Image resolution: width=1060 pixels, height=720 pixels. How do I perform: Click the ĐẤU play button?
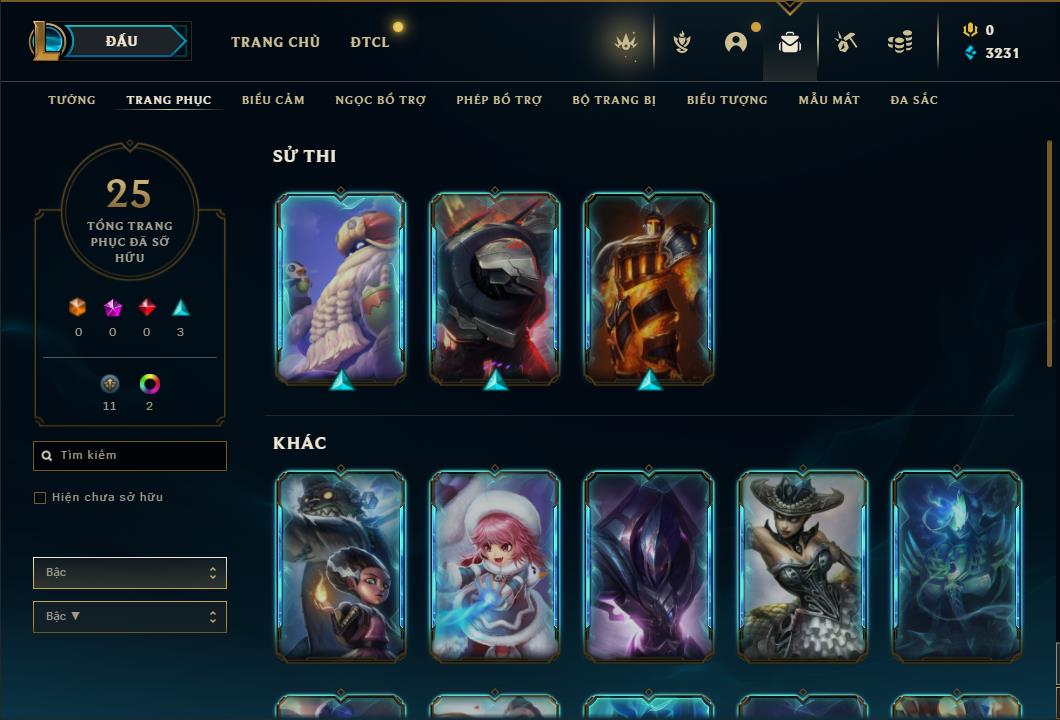click(x=122, y=41)
